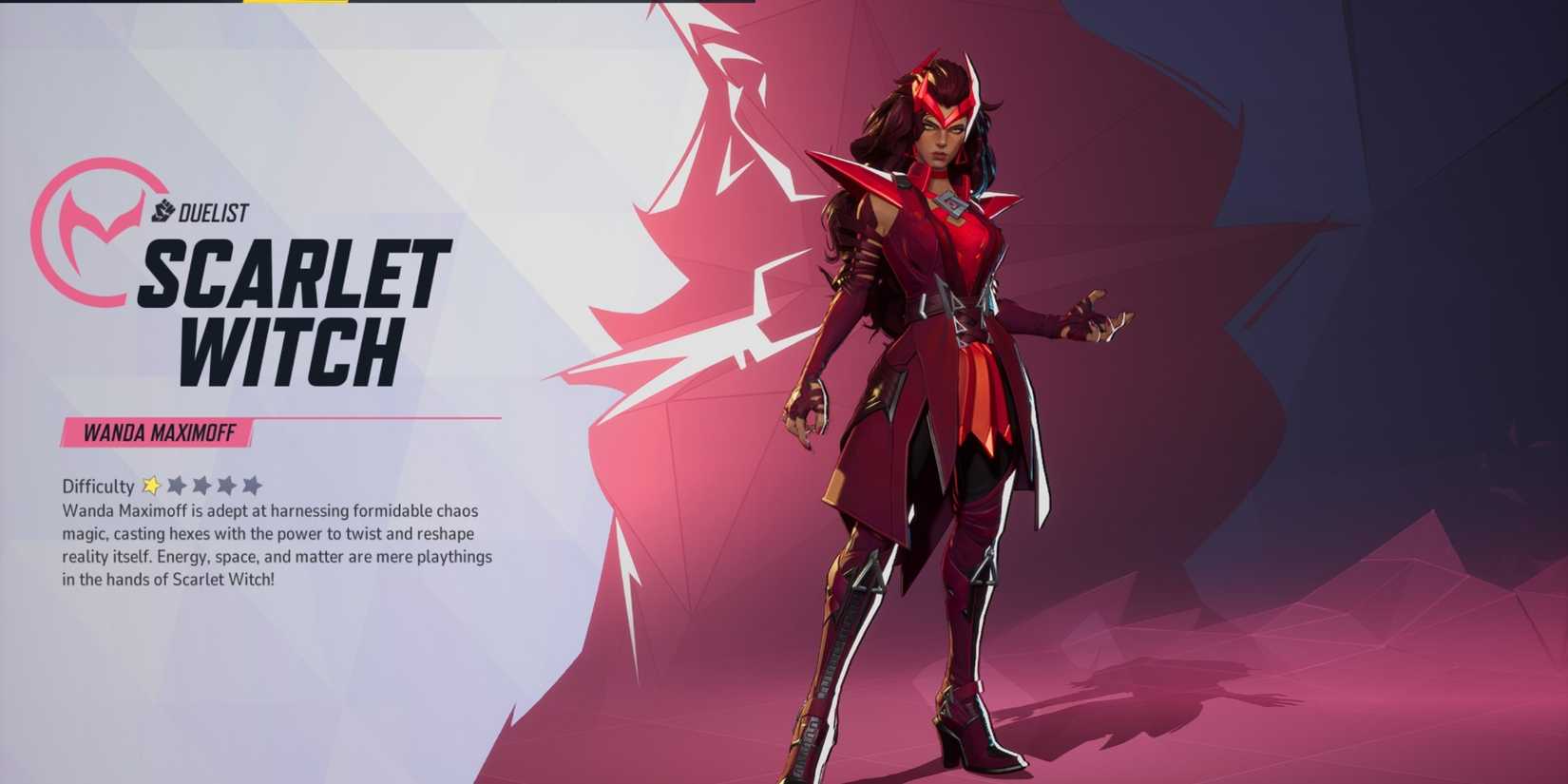Image resolution: width=1568 pixels, height=784 pixels.
Task: Click the second difficulty star
Action: pyautogui.click(x=179, y=486)
